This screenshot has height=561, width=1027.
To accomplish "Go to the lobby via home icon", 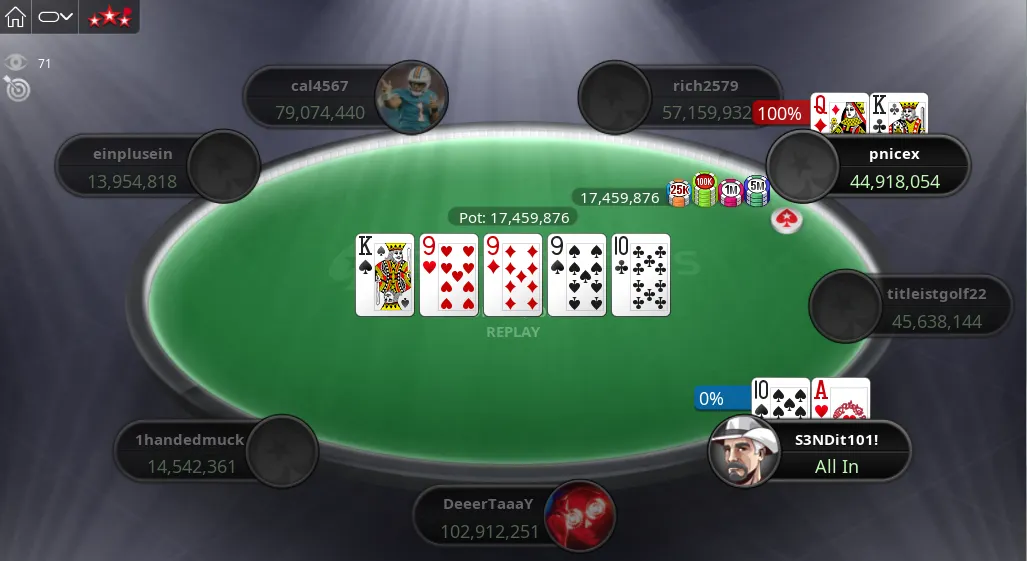I will pos(16,17).
